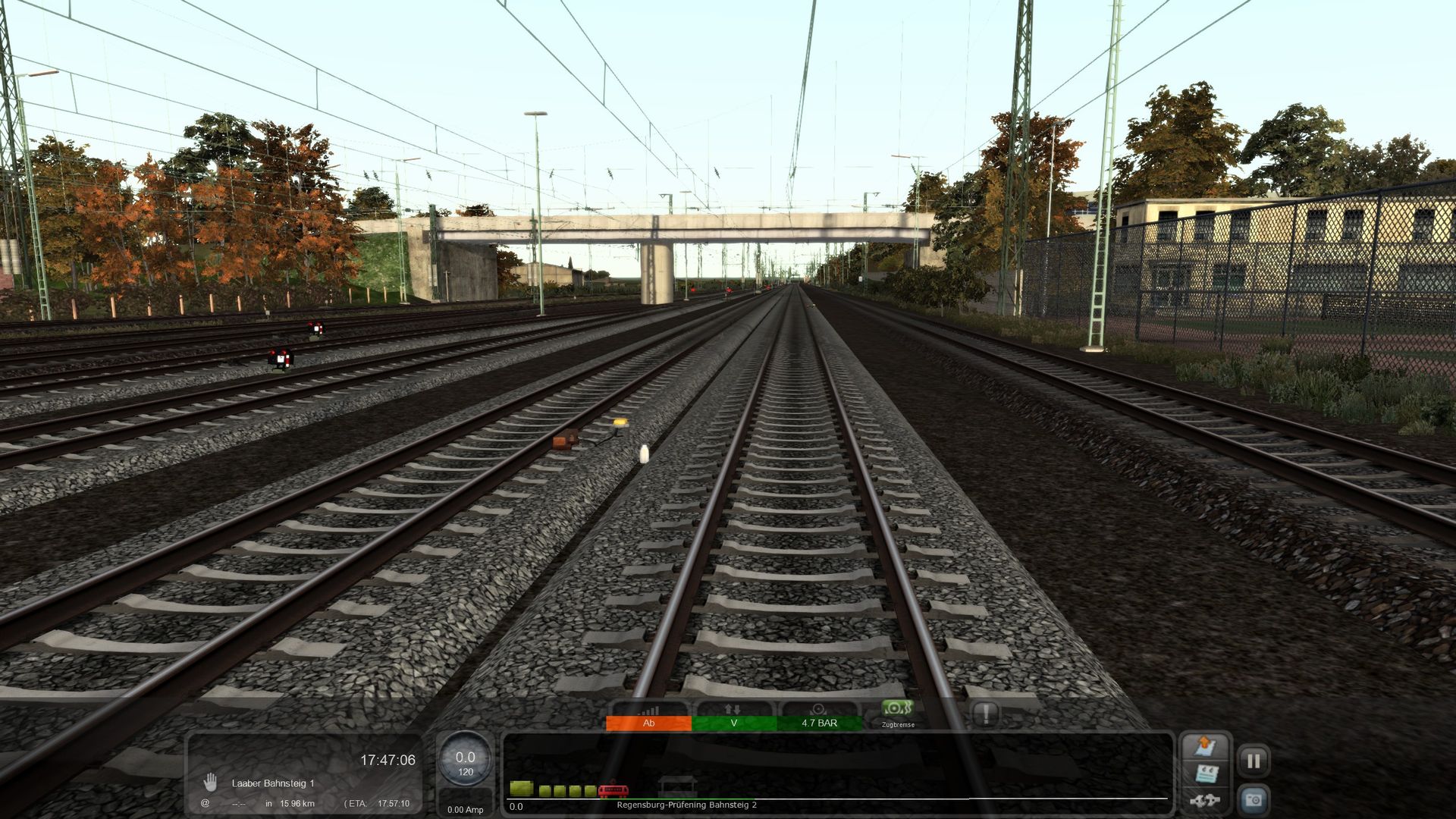Pause the game with the pause button
The width and height of the screenshot is (1456, 819).
click(x=1254, y=761)
